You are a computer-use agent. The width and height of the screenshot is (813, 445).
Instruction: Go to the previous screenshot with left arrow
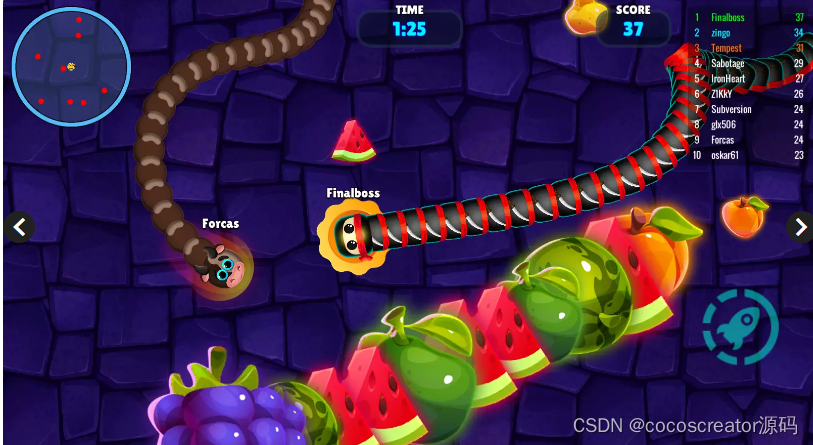click(x=18, y=227)
